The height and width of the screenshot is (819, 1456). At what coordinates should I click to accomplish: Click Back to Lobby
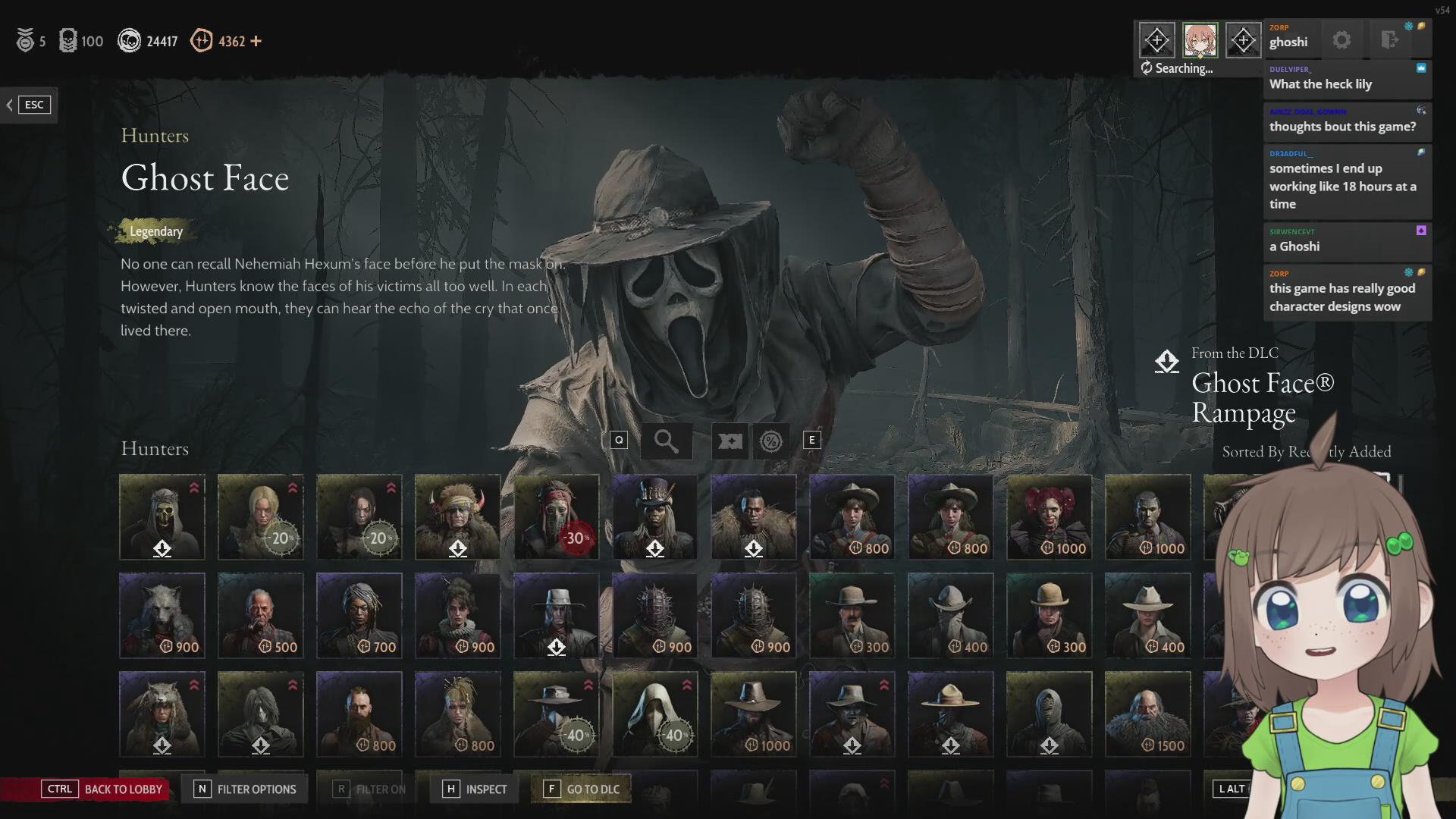(x=102, y=789)
